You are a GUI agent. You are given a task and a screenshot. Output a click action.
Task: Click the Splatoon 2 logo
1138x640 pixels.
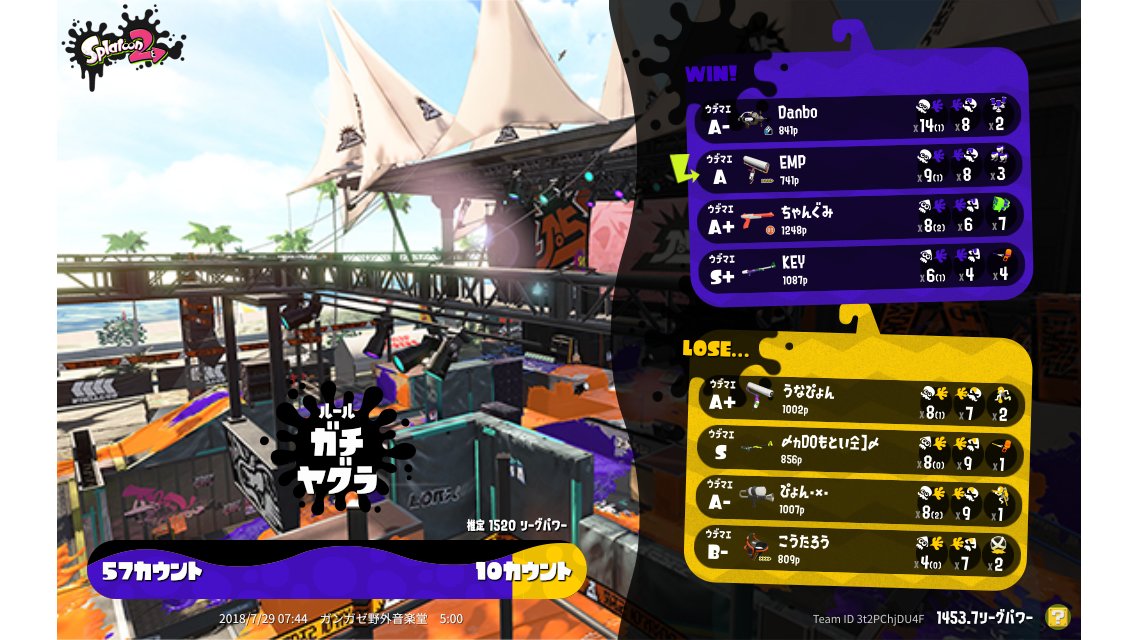pos(123,47)
